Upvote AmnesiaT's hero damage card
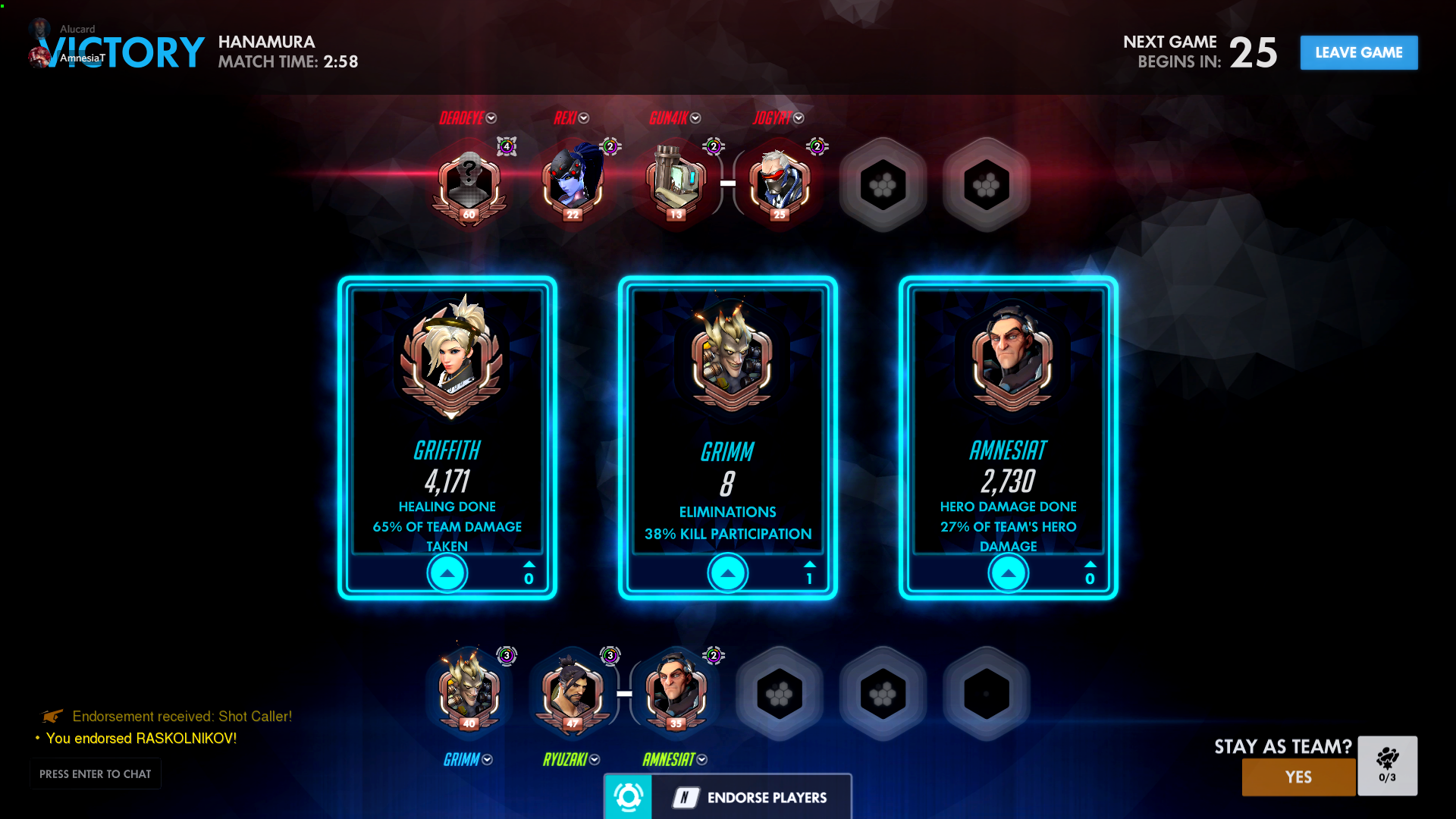 [x=1009, y=573]
